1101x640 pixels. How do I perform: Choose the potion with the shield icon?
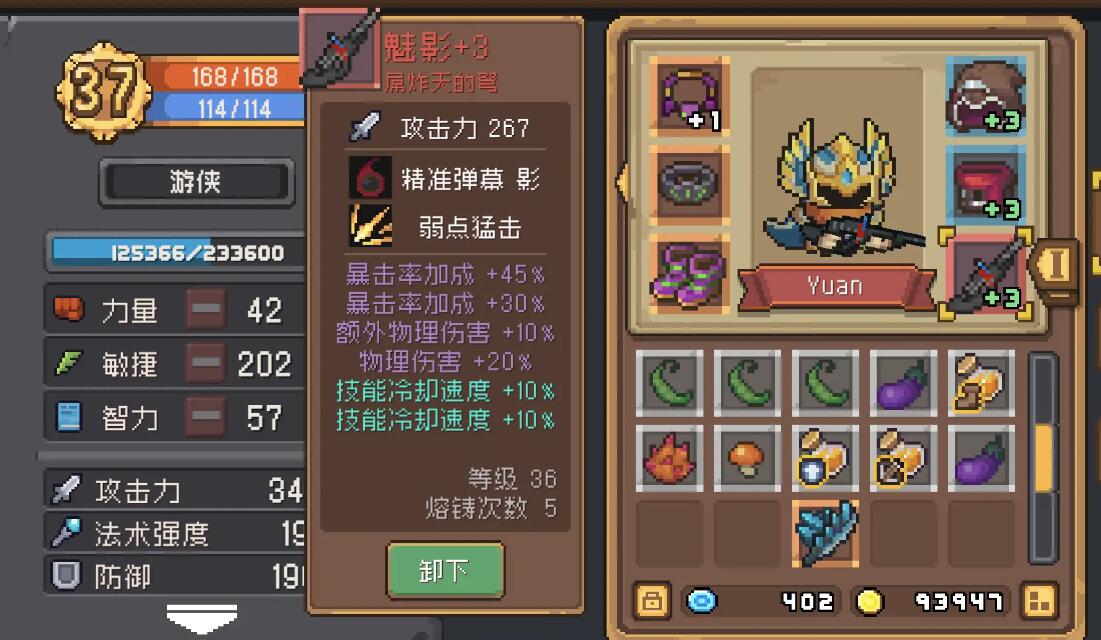point(825,459)
